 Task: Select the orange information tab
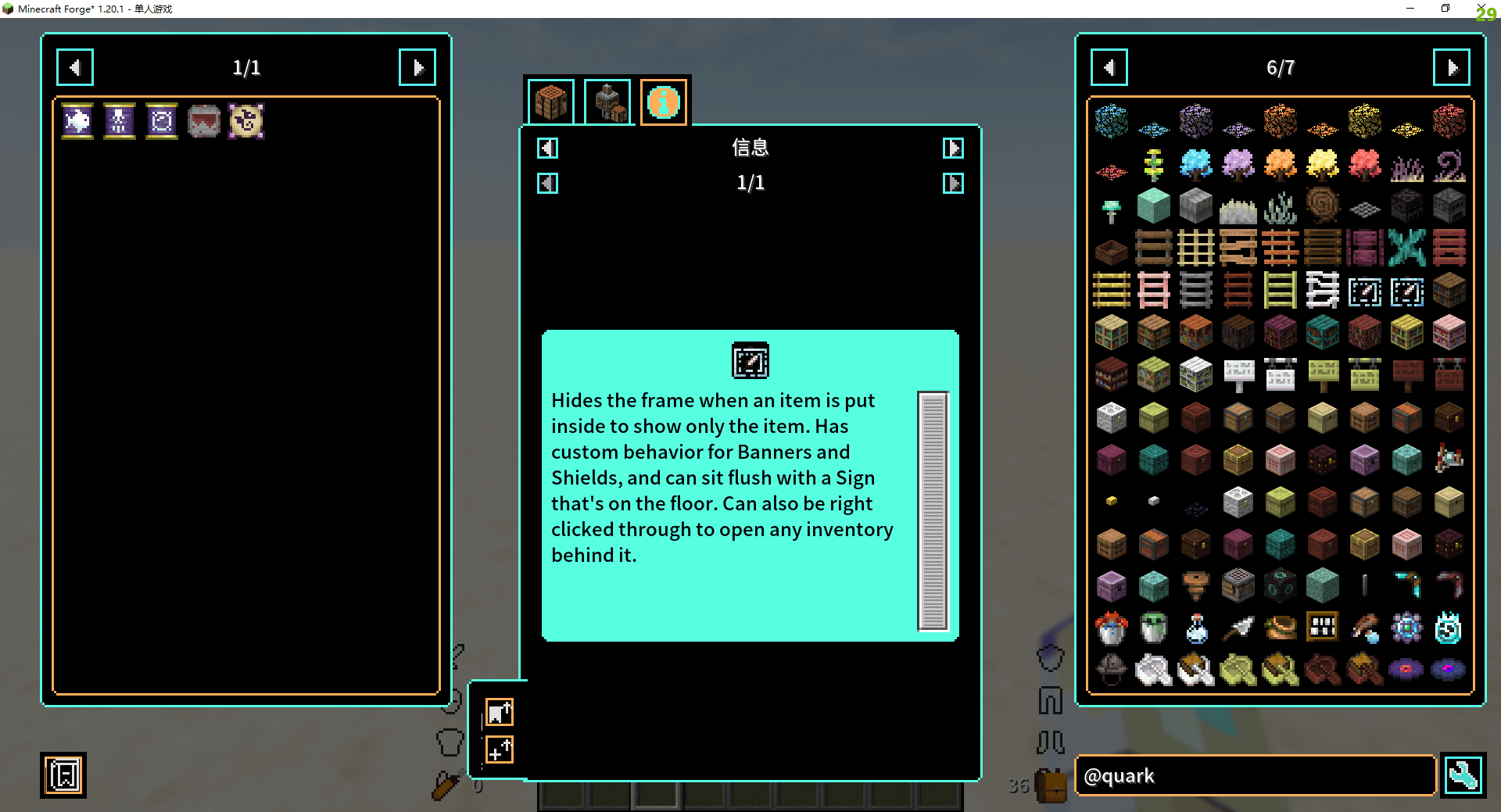point(664,102)
